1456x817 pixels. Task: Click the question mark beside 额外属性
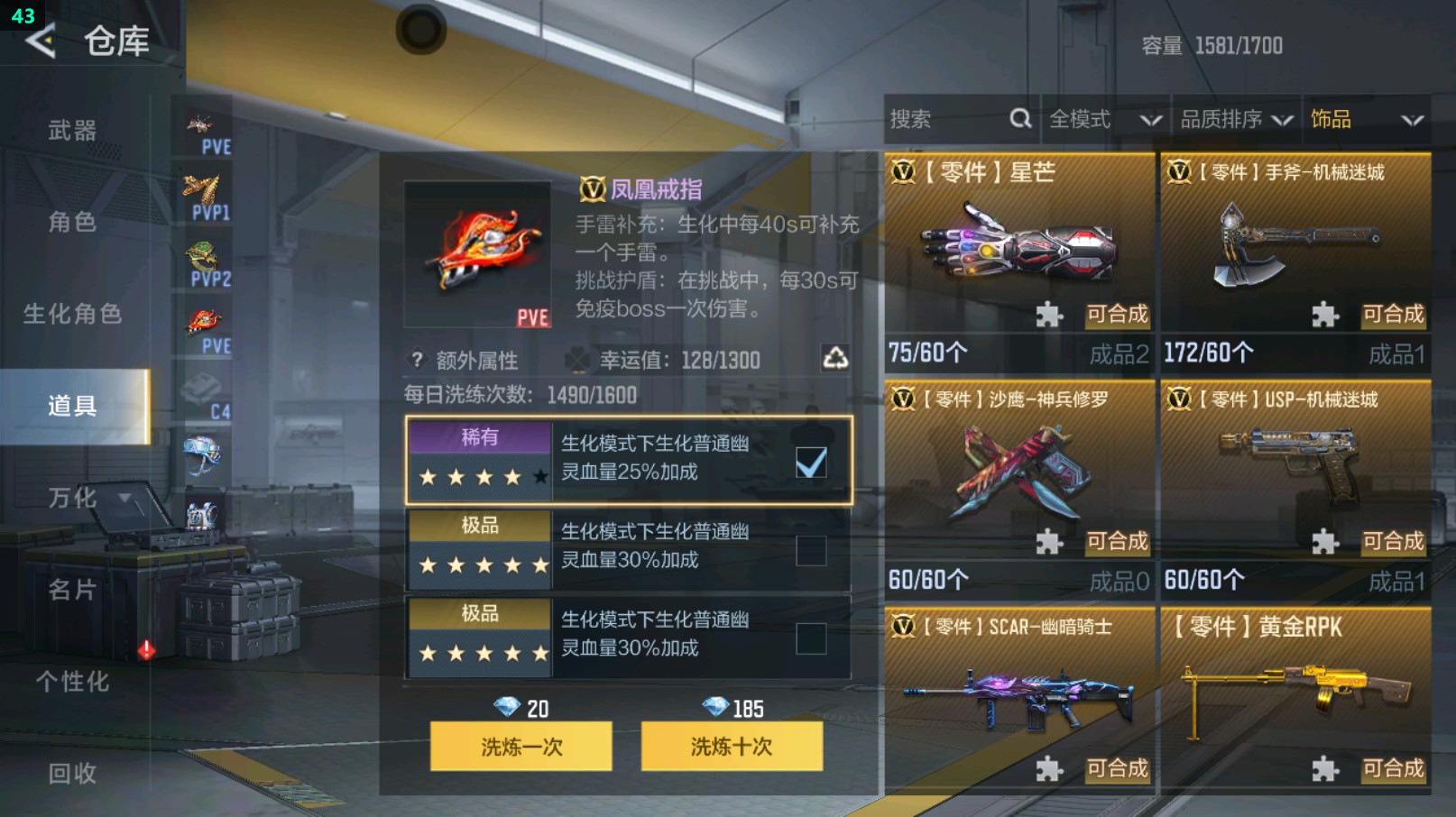click(x=415, y=360)
